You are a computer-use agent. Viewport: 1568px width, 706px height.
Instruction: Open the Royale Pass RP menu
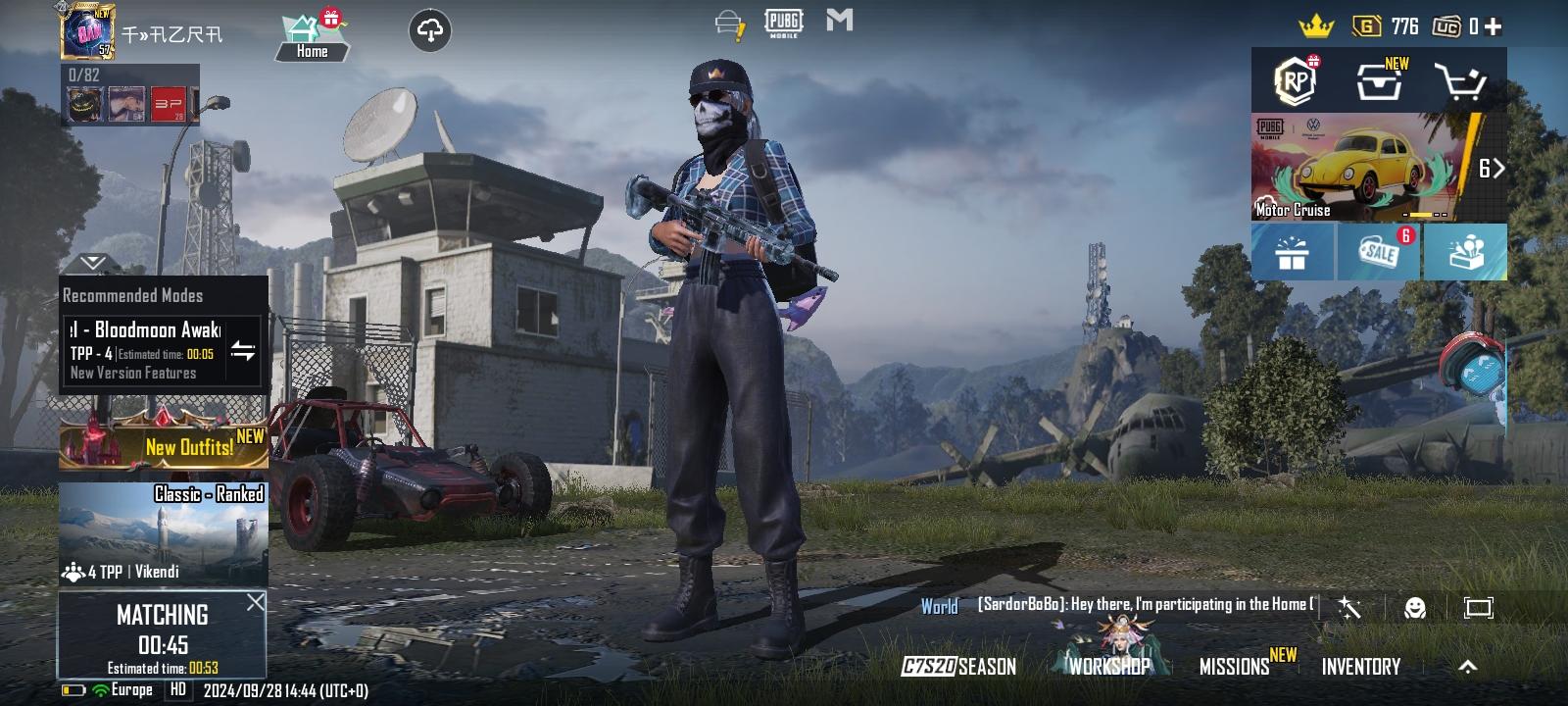[1295, 81]
